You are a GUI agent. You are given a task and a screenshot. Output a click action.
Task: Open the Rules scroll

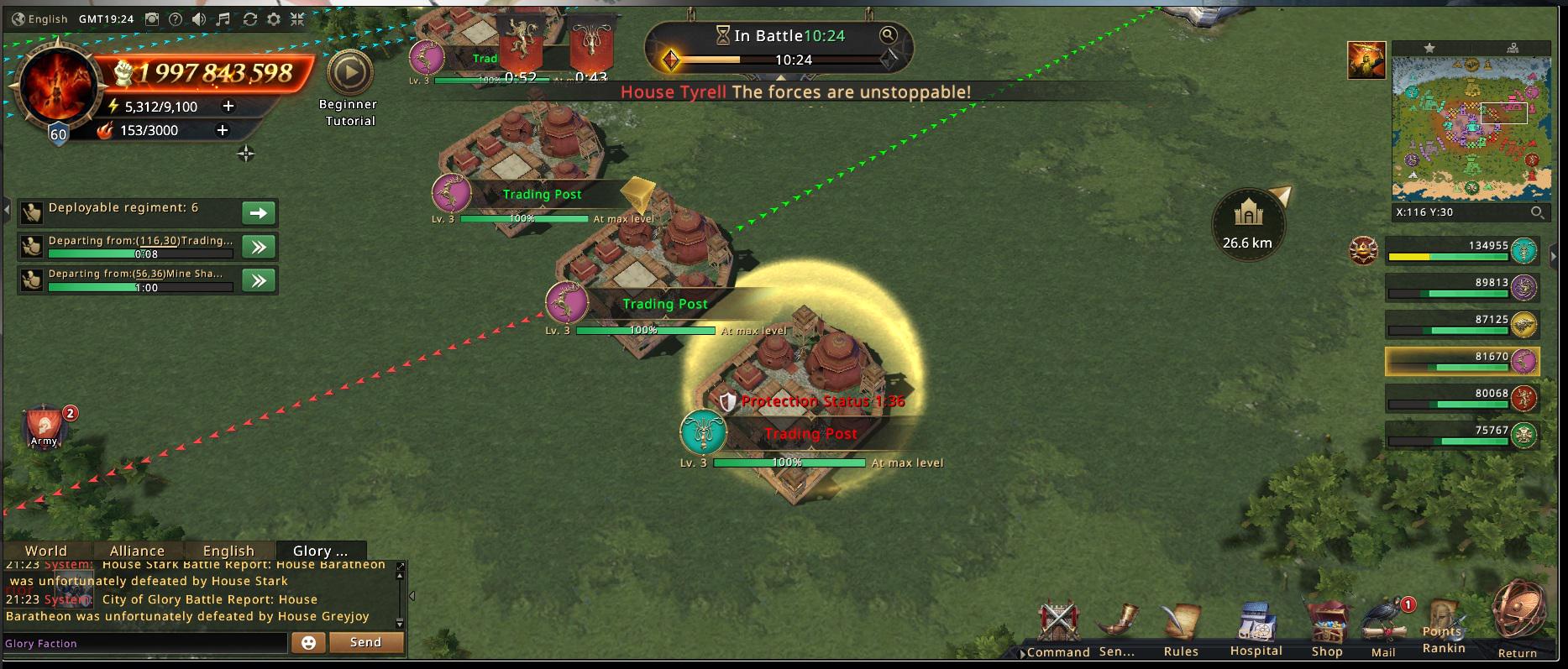[1181, 628]
